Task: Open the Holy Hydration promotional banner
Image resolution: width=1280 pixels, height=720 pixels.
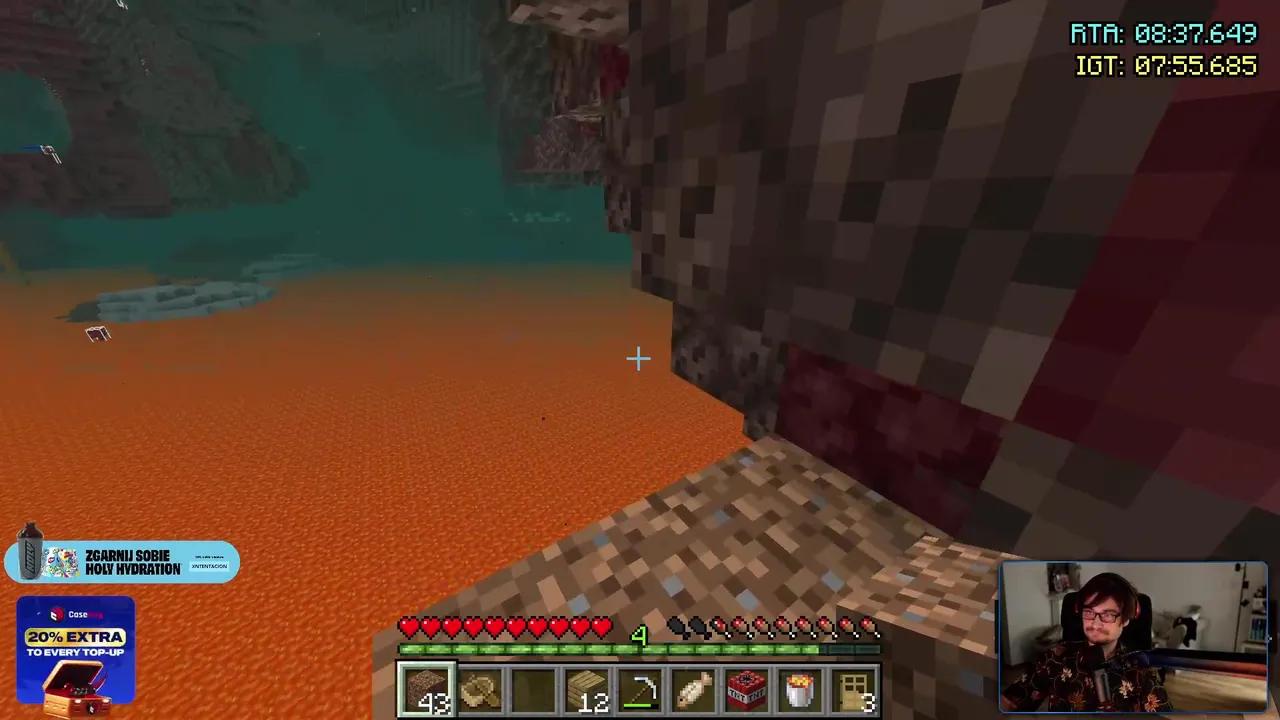Action: click(x=125, y=561)
